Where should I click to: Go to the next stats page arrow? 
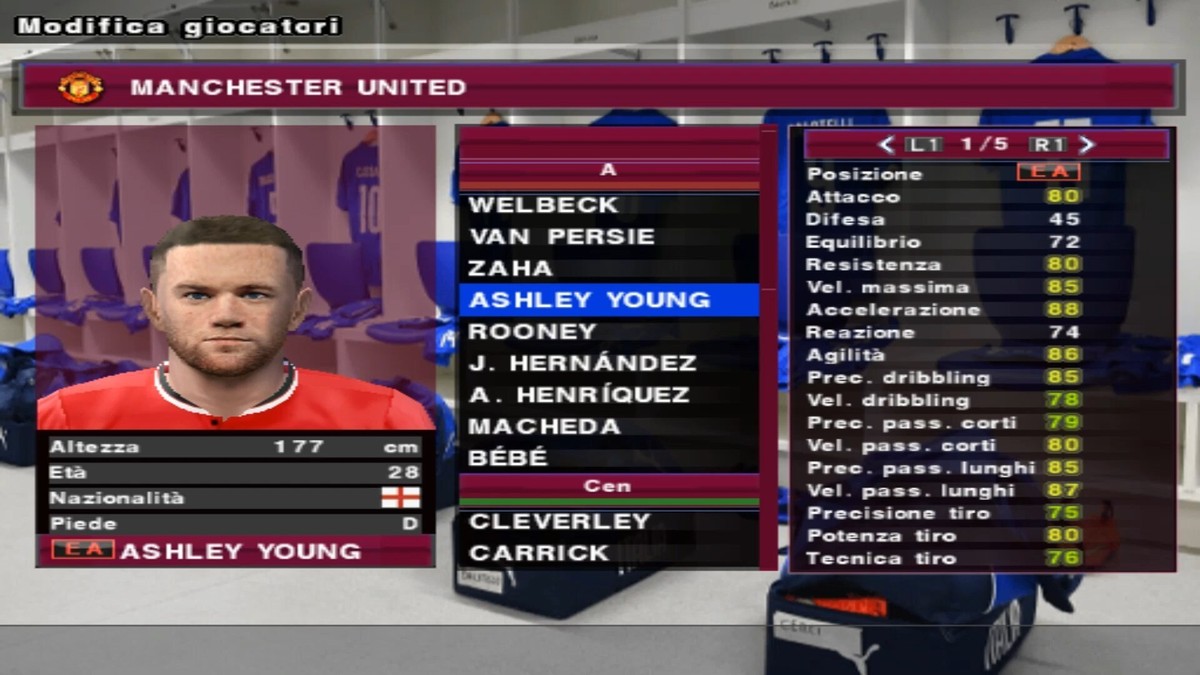click(1087, 145)
